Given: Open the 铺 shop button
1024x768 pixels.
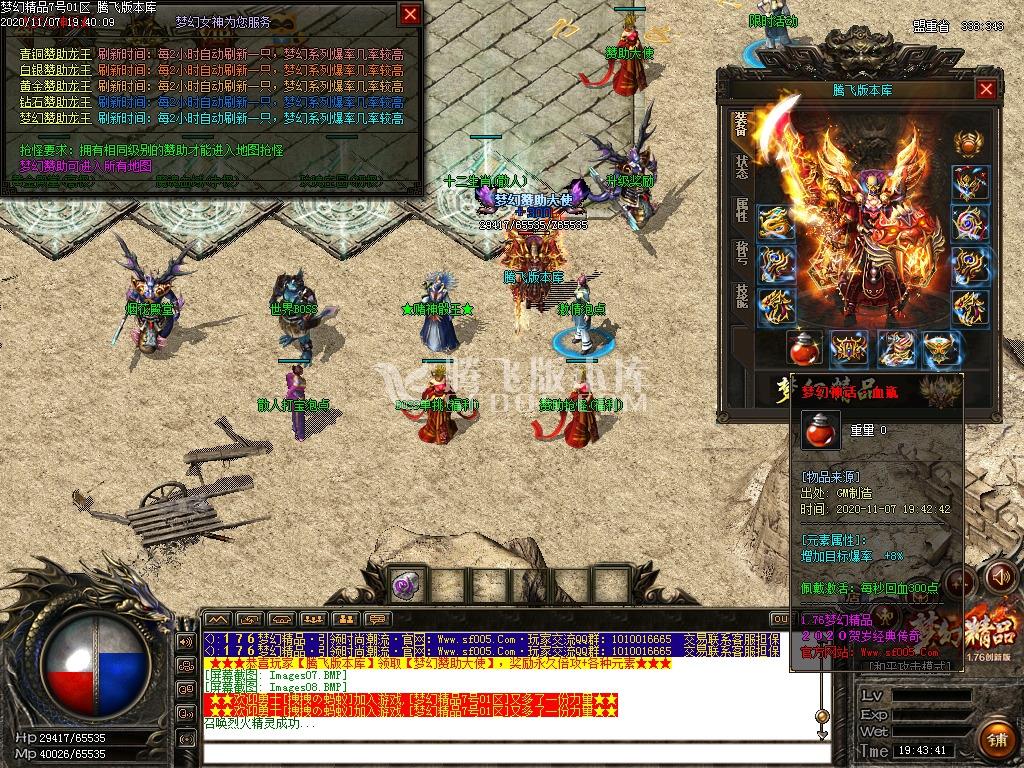Looking at the screenshot, I should point(996,741).
